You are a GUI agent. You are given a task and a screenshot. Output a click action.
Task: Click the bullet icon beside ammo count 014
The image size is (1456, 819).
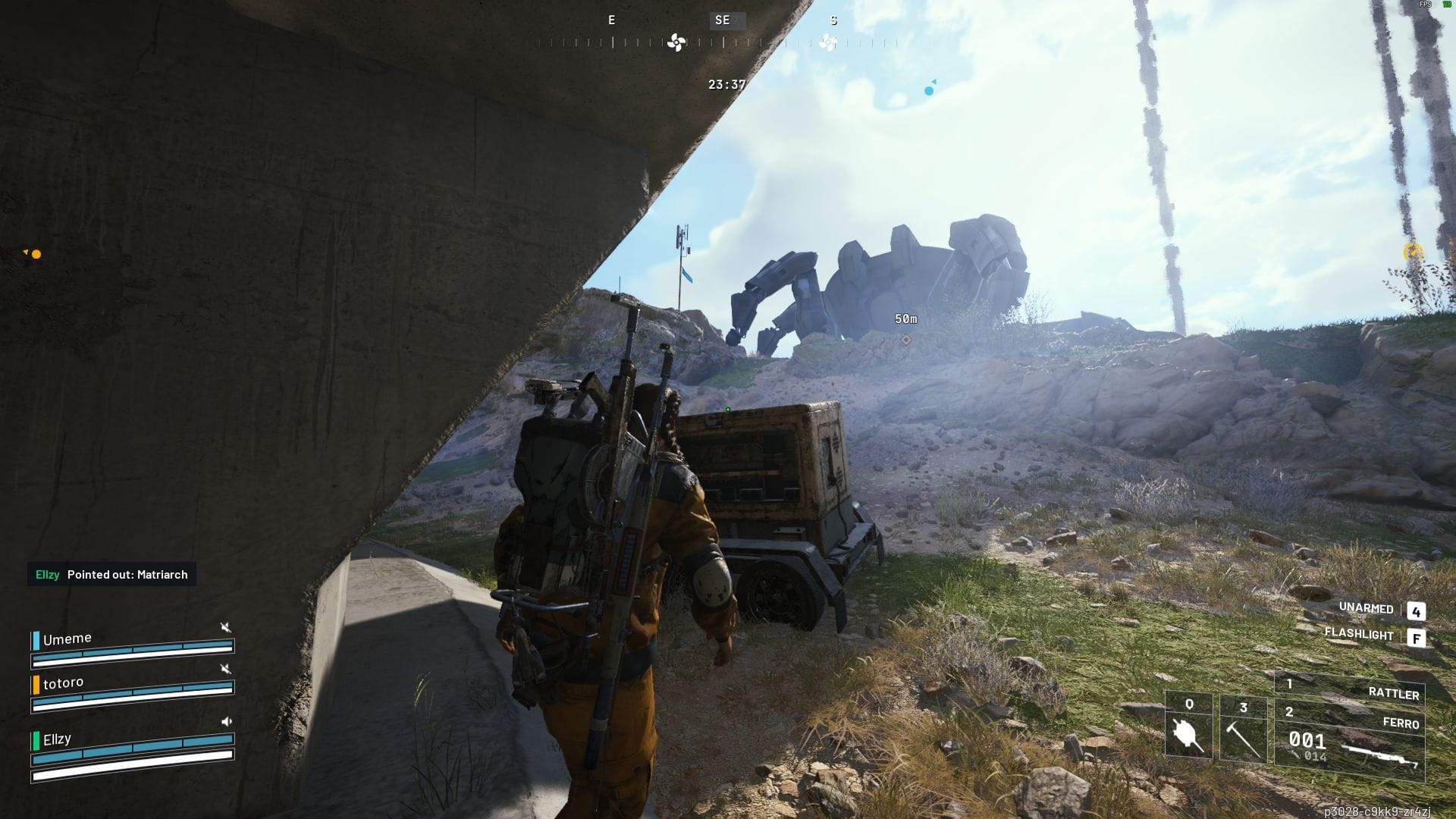point(1294,755)
